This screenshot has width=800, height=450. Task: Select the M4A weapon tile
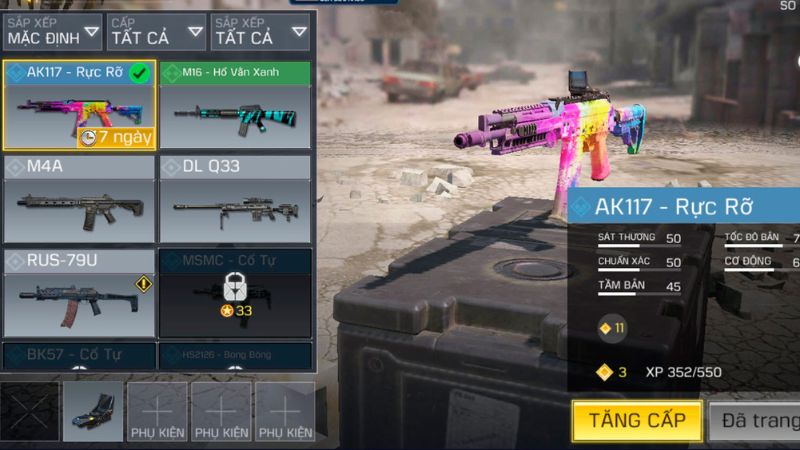[x=79, y=200]
